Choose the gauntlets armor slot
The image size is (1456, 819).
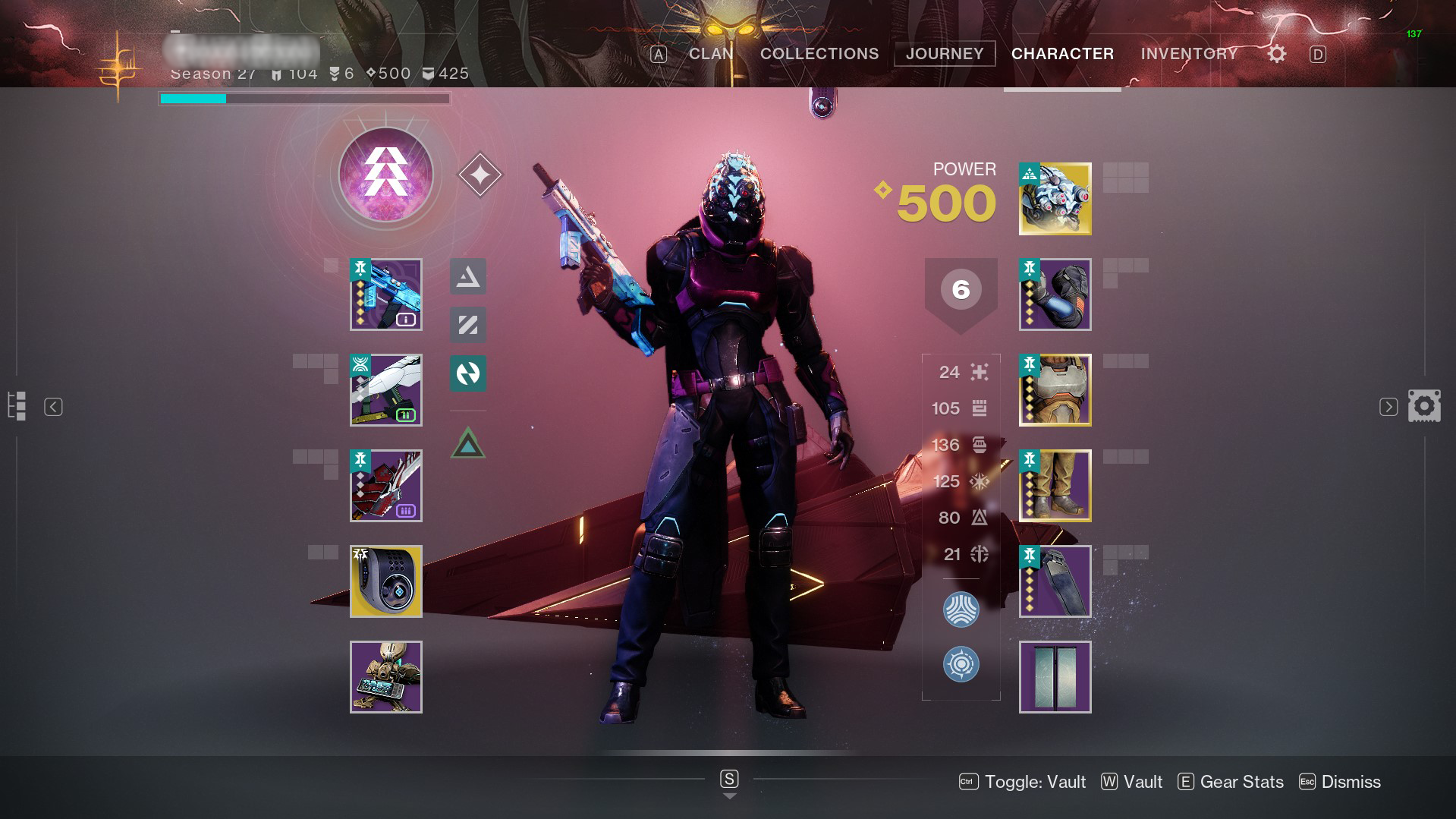point(1055,295)
